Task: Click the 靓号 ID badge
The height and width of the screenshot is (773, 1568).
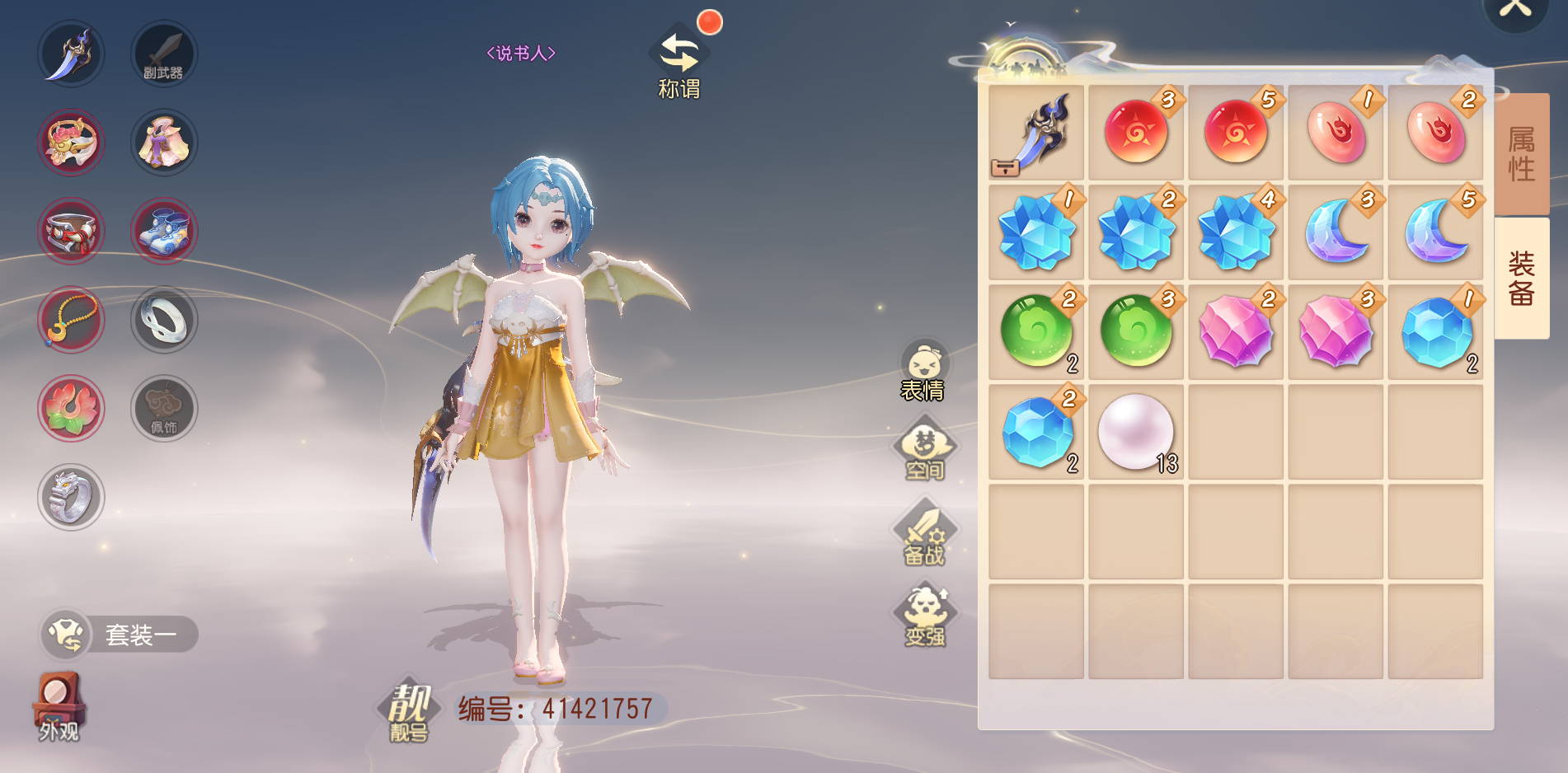Action: click(x=409, y=711)
